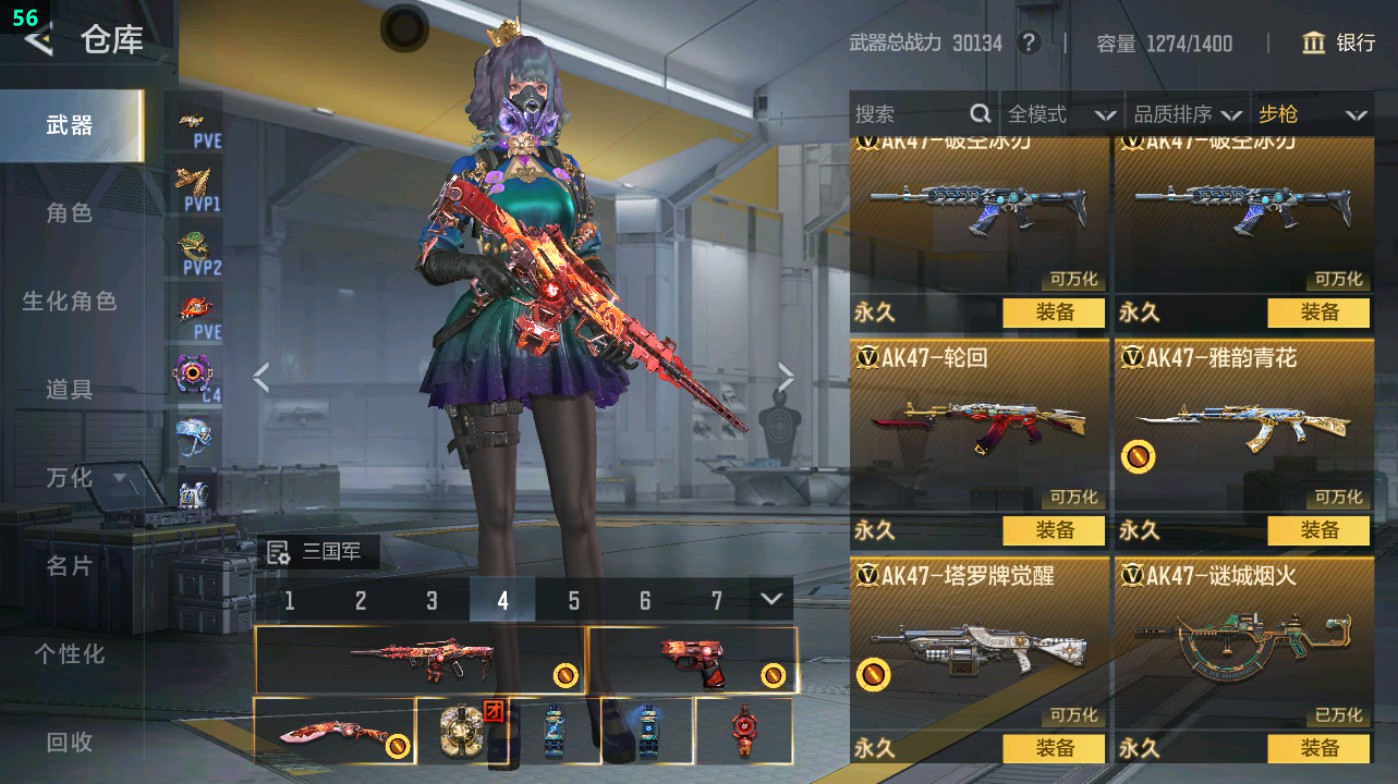This screenshot has width=1398, height=784.
Task: Open the 银行 bank
Action: tap(1339, 43)
